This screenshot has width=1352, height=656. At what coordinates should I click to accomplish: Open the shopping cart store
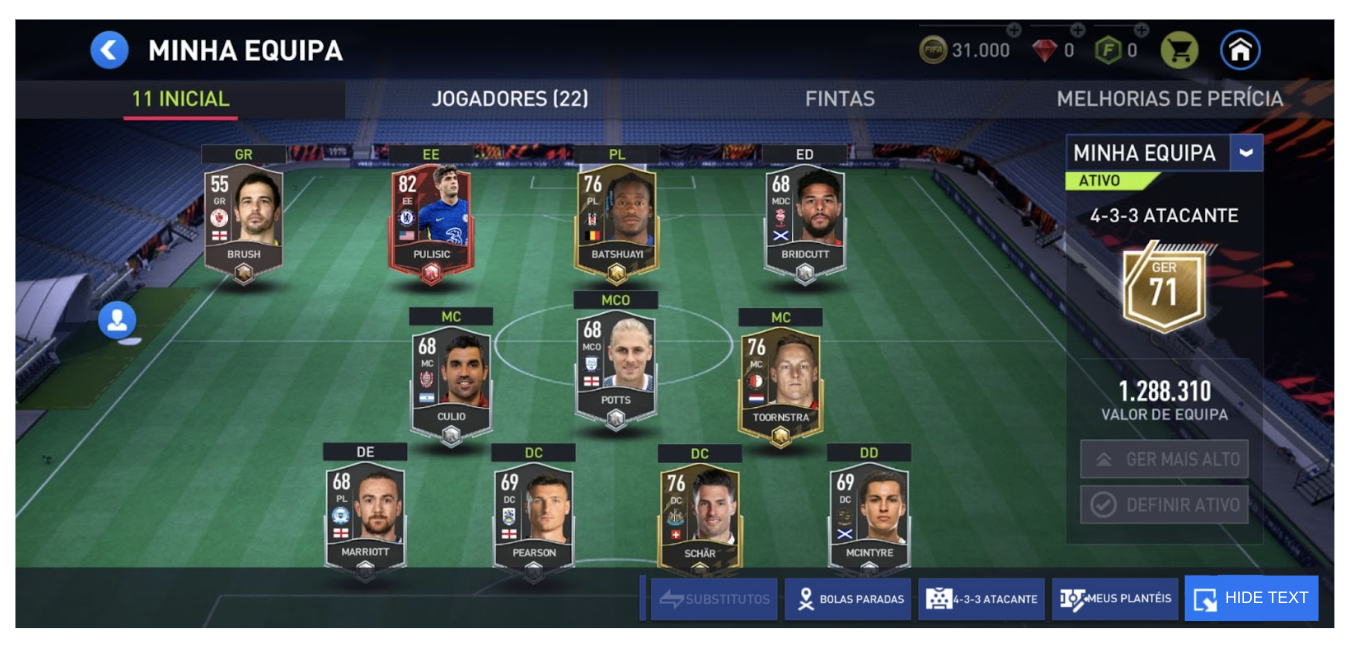(x=1179, y=50)
